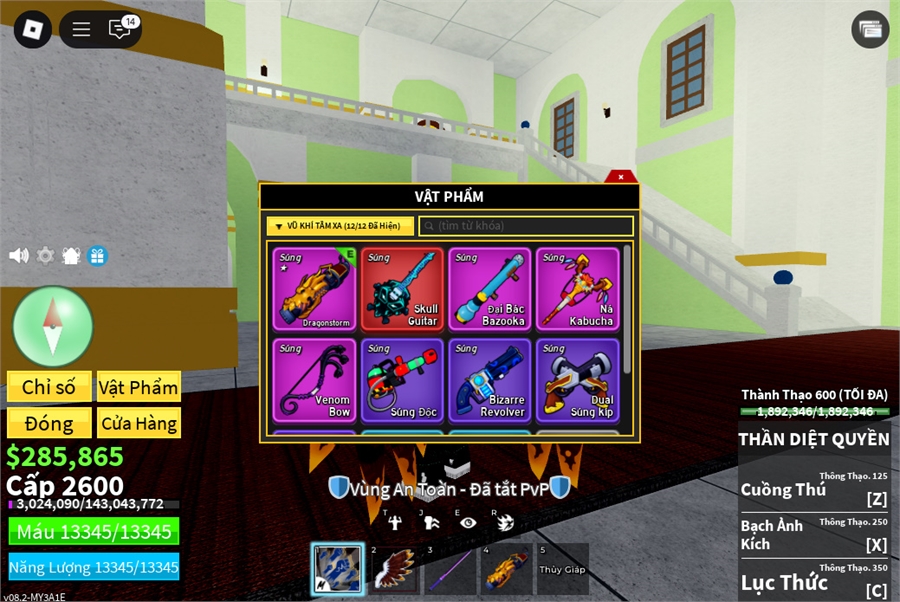Close the Vật Phẩm inventory window
900x602 pixels.
pyautogui.click(x=621, y=177)
